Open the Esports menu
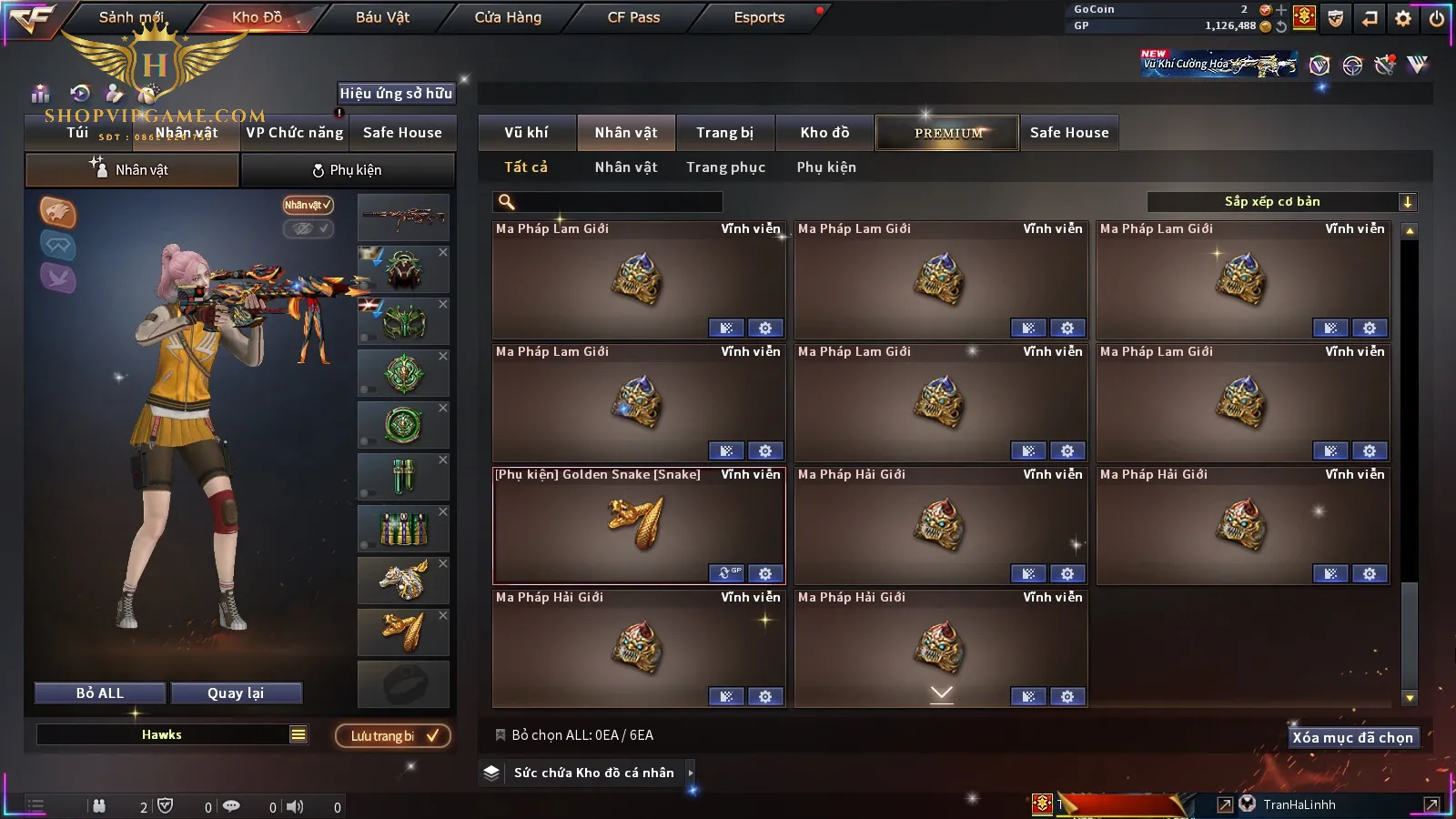This screenshot has width=1456, height=819. coord(759,17)
